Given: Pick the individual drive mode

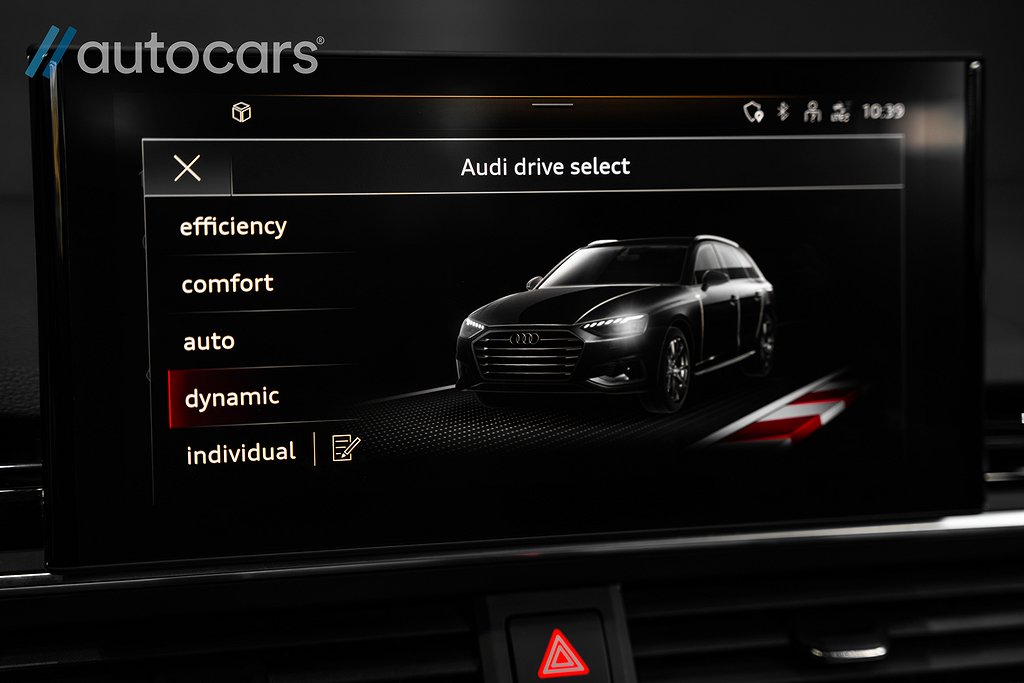Looking at the screenshot, I should tap(241, 453).
